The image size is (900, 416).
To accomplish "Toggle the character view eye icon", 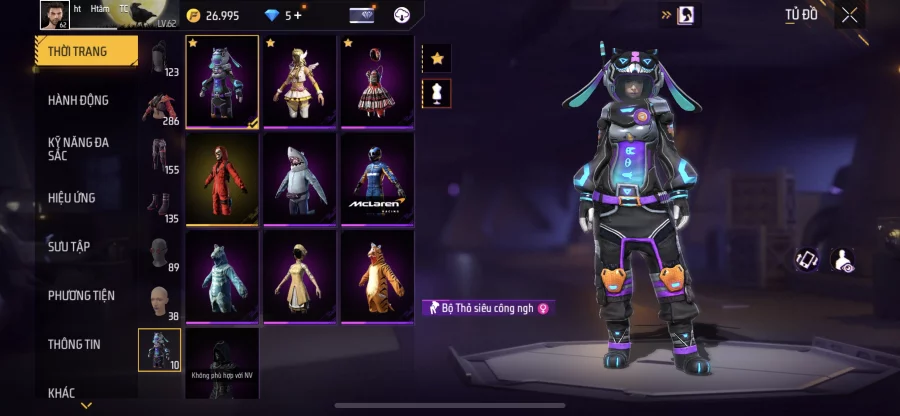I will click(842, 260).
